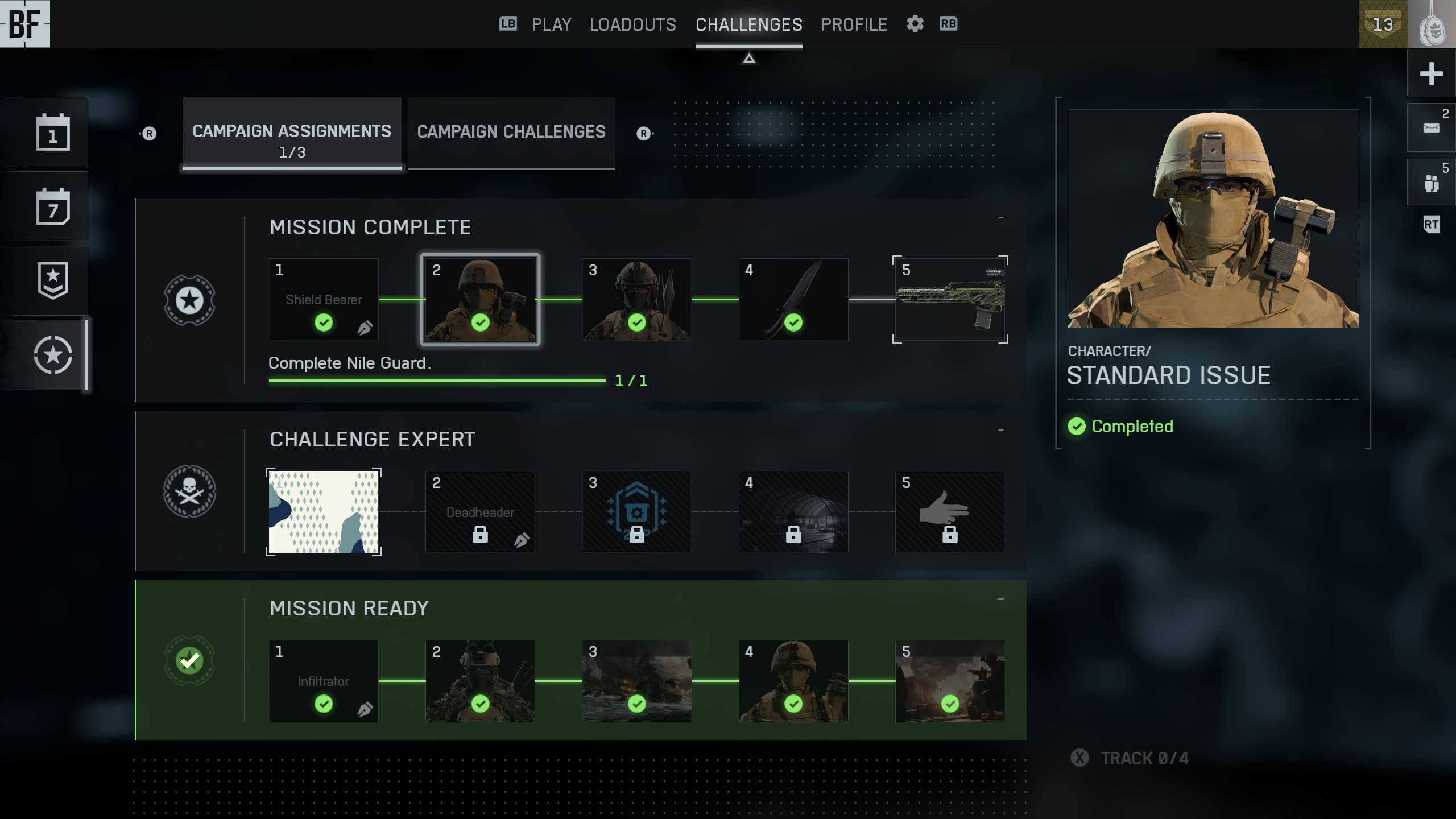Image resolution: width=1456 pixels, height=819 pixels.
Task: Choose the Infiltrator reward tile
Action: 324,681
